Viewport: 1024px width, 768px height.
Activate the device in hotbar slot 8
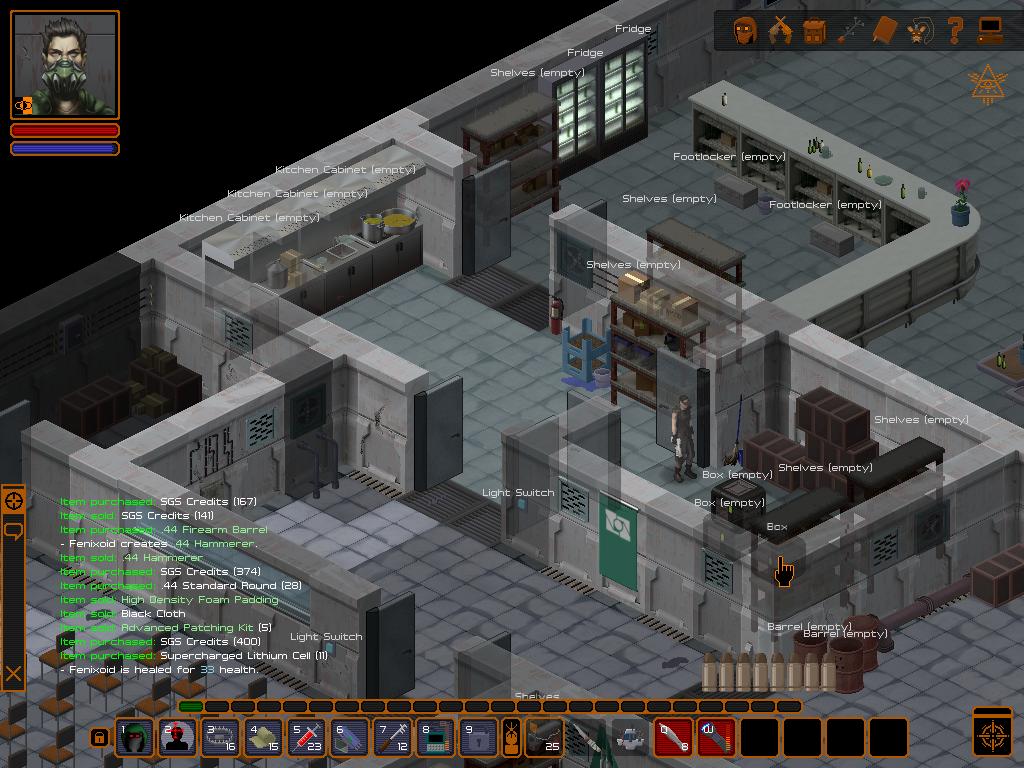[x=435, y=738]
